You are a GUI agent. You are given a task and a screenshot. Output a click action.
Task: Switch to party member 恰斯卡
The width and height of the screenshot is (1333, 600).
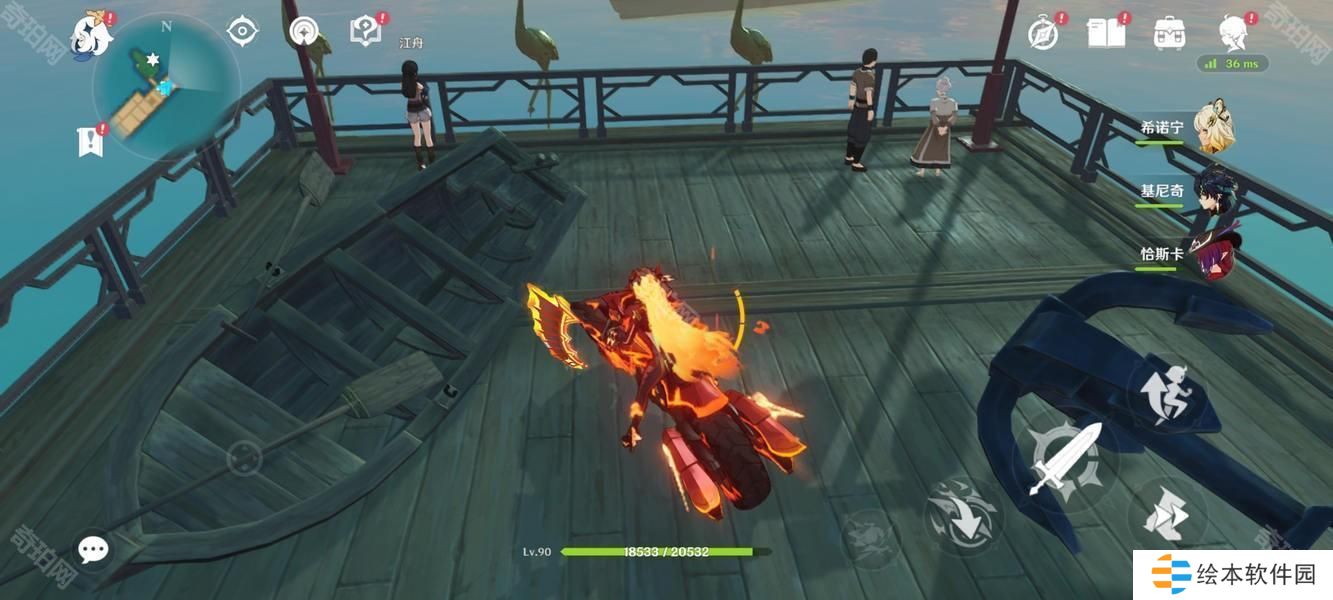tap(1213, 254)
